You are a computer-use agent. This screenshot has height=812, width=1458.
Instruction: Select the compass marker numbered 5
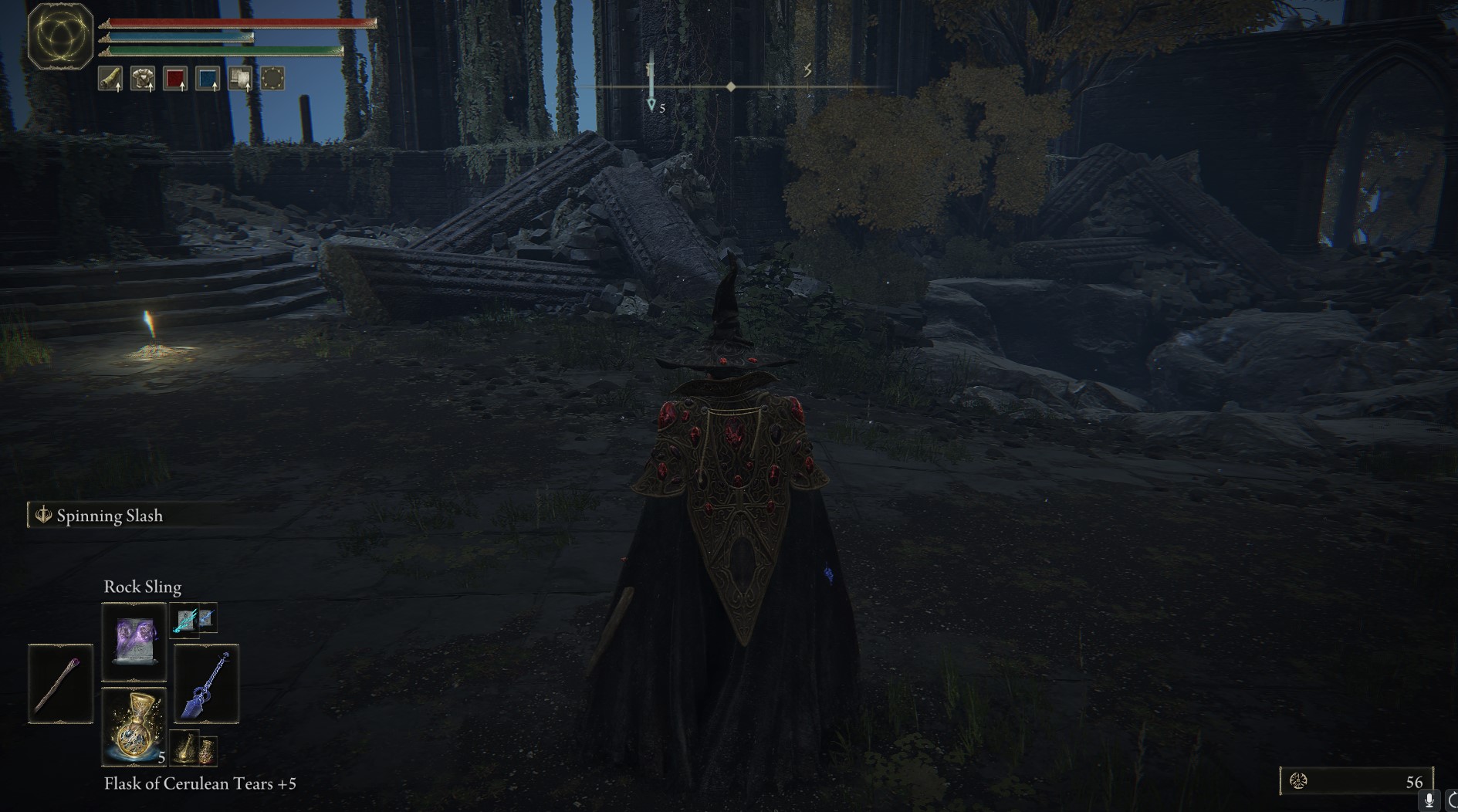652,104
